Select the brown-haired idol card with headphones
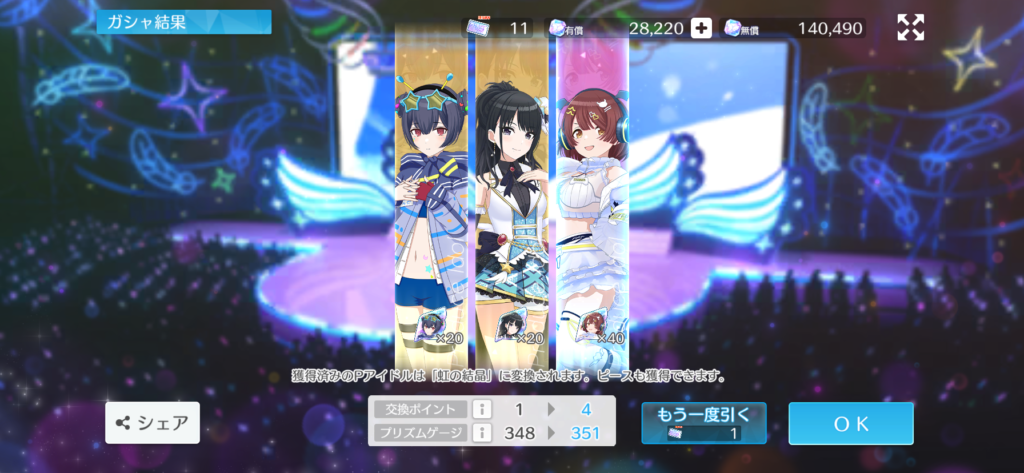This screenshot has height=473, width=1024. 592,200
